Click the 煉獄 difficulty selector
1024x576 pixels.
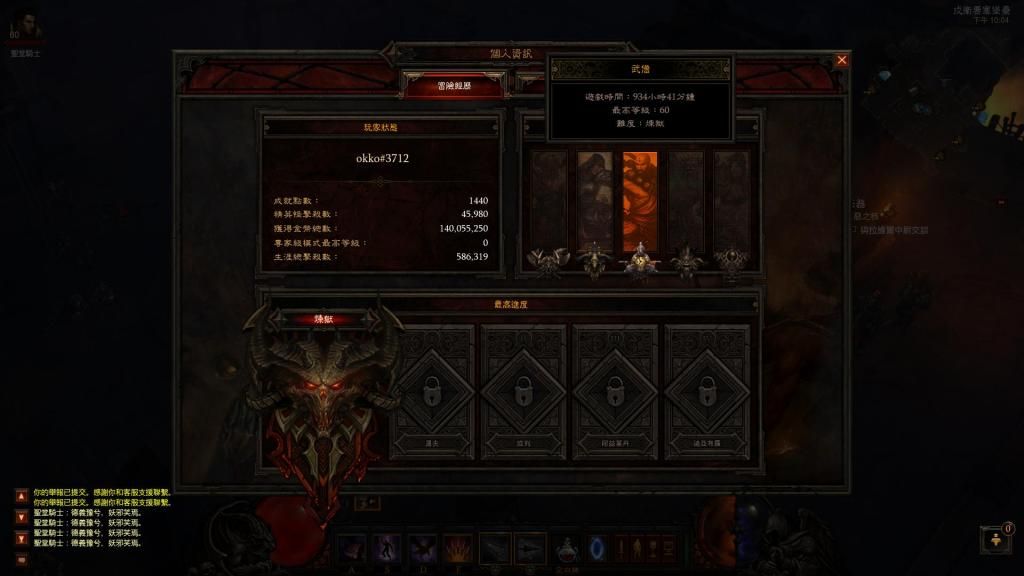[x=323, y=319]
